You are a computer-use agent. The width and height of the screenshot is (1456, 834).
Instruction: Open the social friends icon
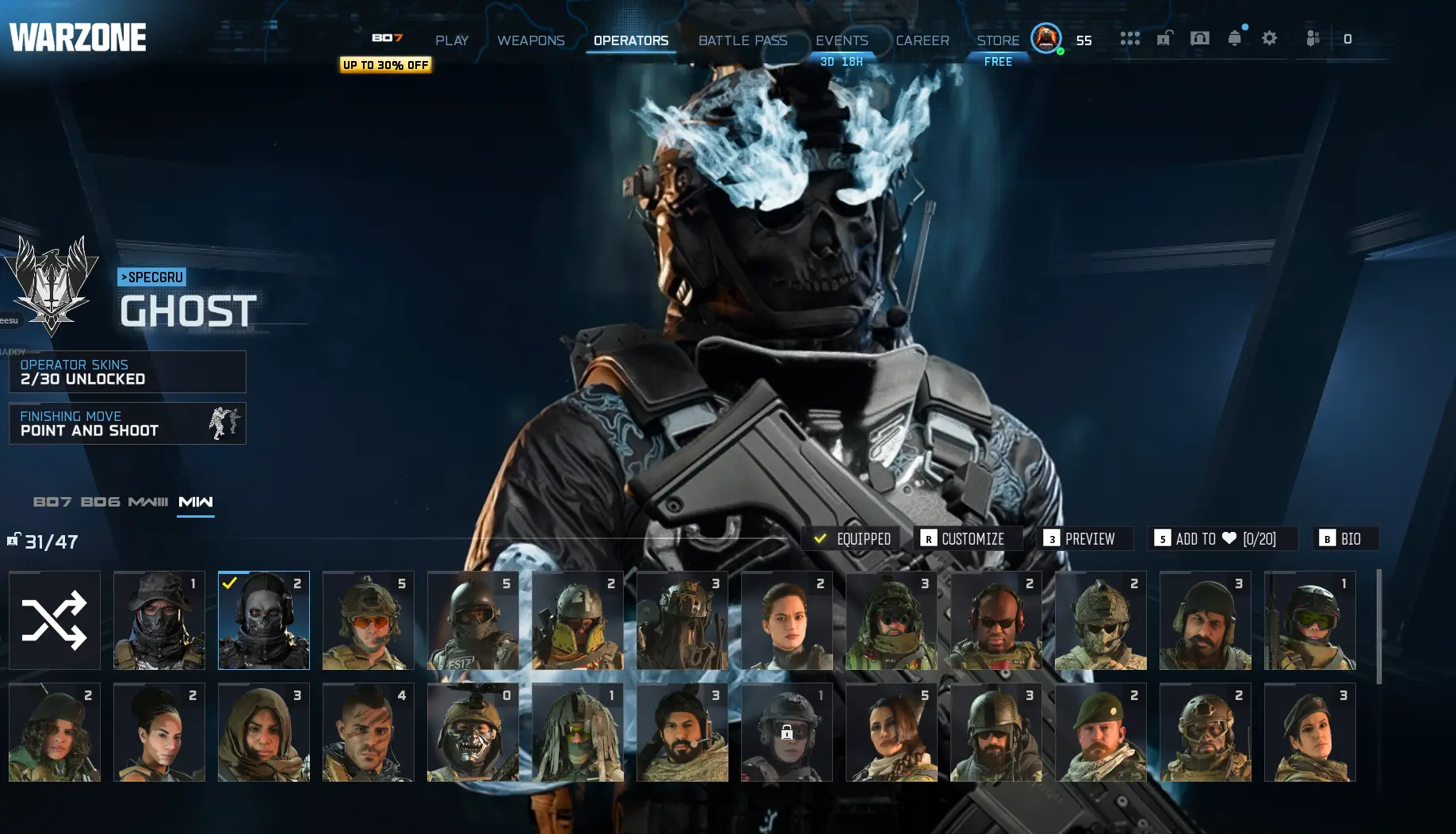(x=1313, y=38)
